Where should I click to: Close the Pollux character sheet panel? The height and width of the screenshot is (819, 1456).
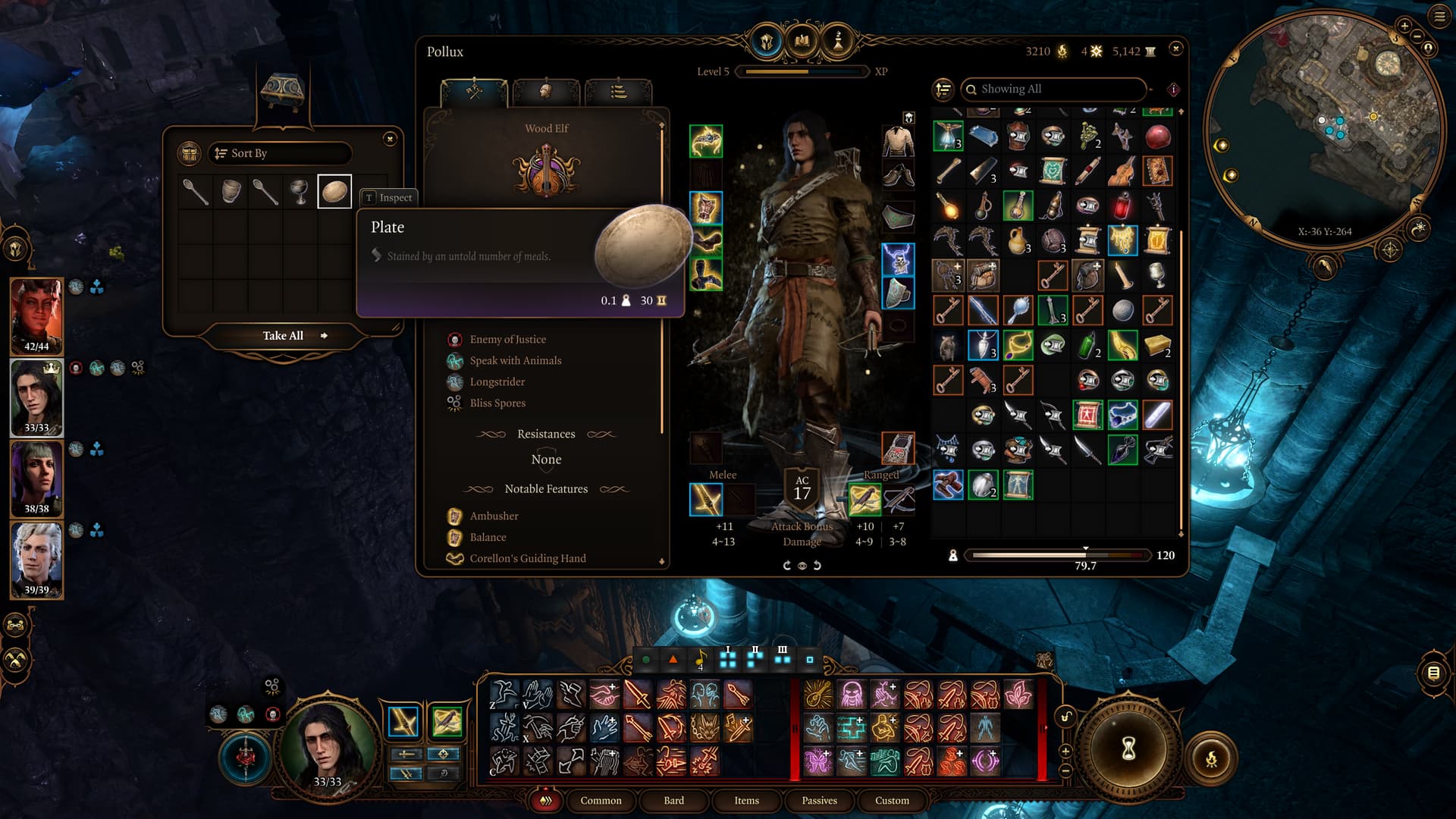(x=1175, y=49)
